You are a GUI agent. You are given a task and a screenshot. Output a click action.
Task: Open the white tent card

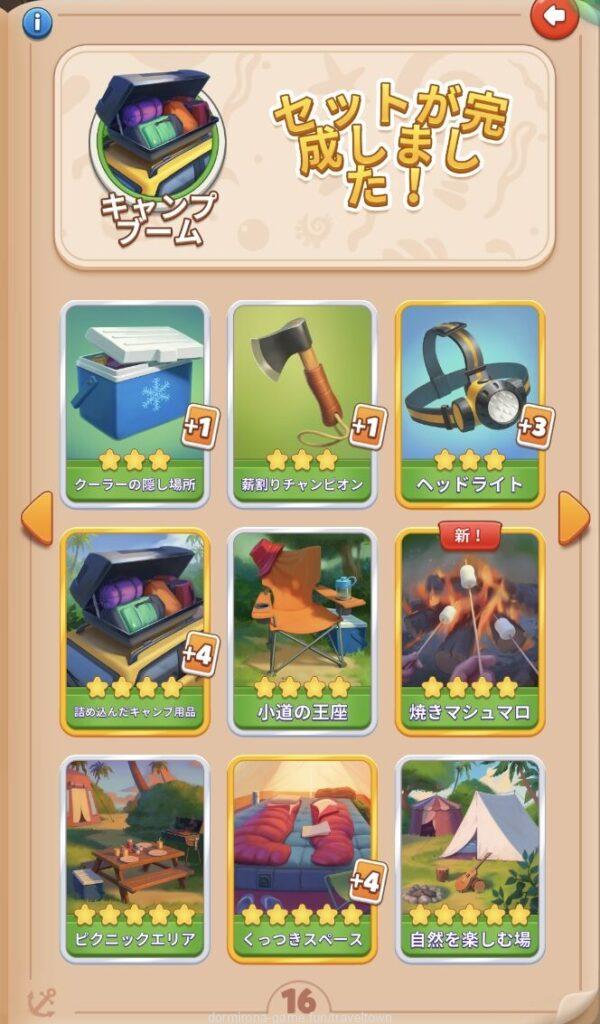click(x=469, y=859)
